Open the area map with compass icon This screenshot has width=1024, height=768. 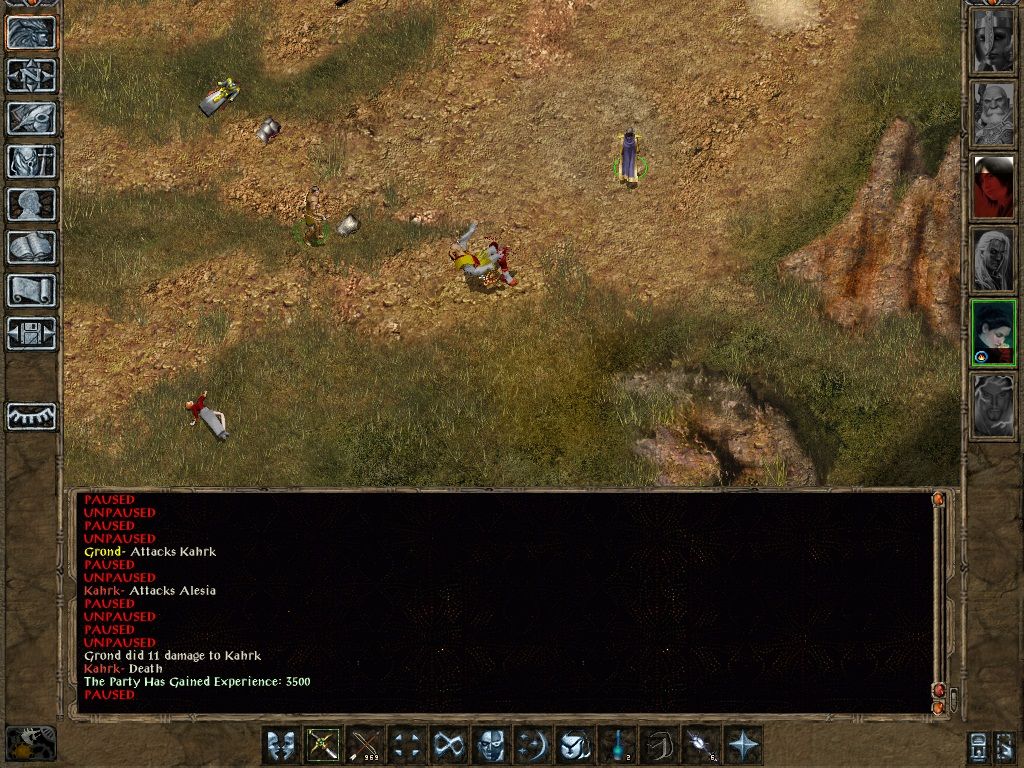(31, 75)
